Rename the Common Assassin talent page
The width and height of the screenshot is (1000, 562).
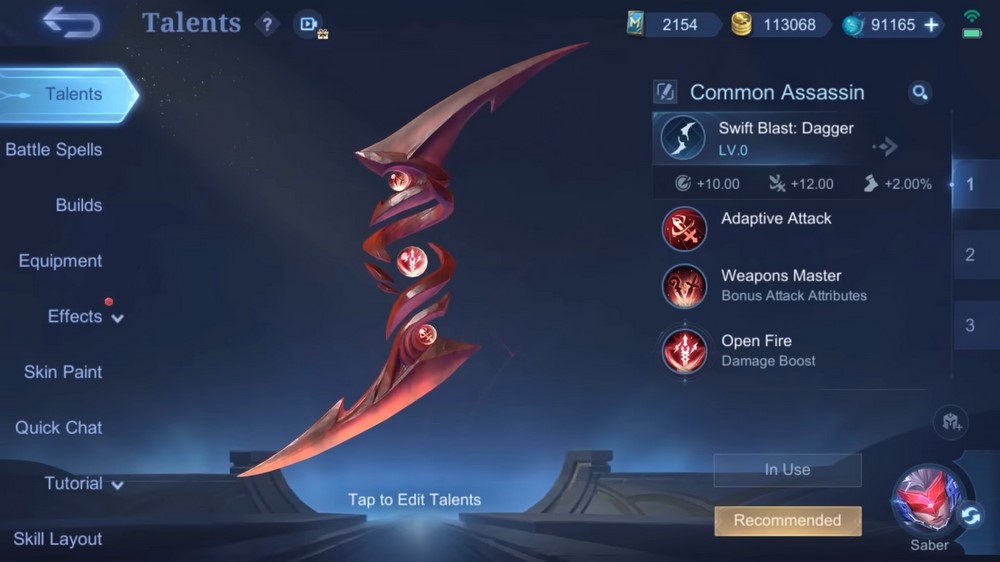coord(665,93)
